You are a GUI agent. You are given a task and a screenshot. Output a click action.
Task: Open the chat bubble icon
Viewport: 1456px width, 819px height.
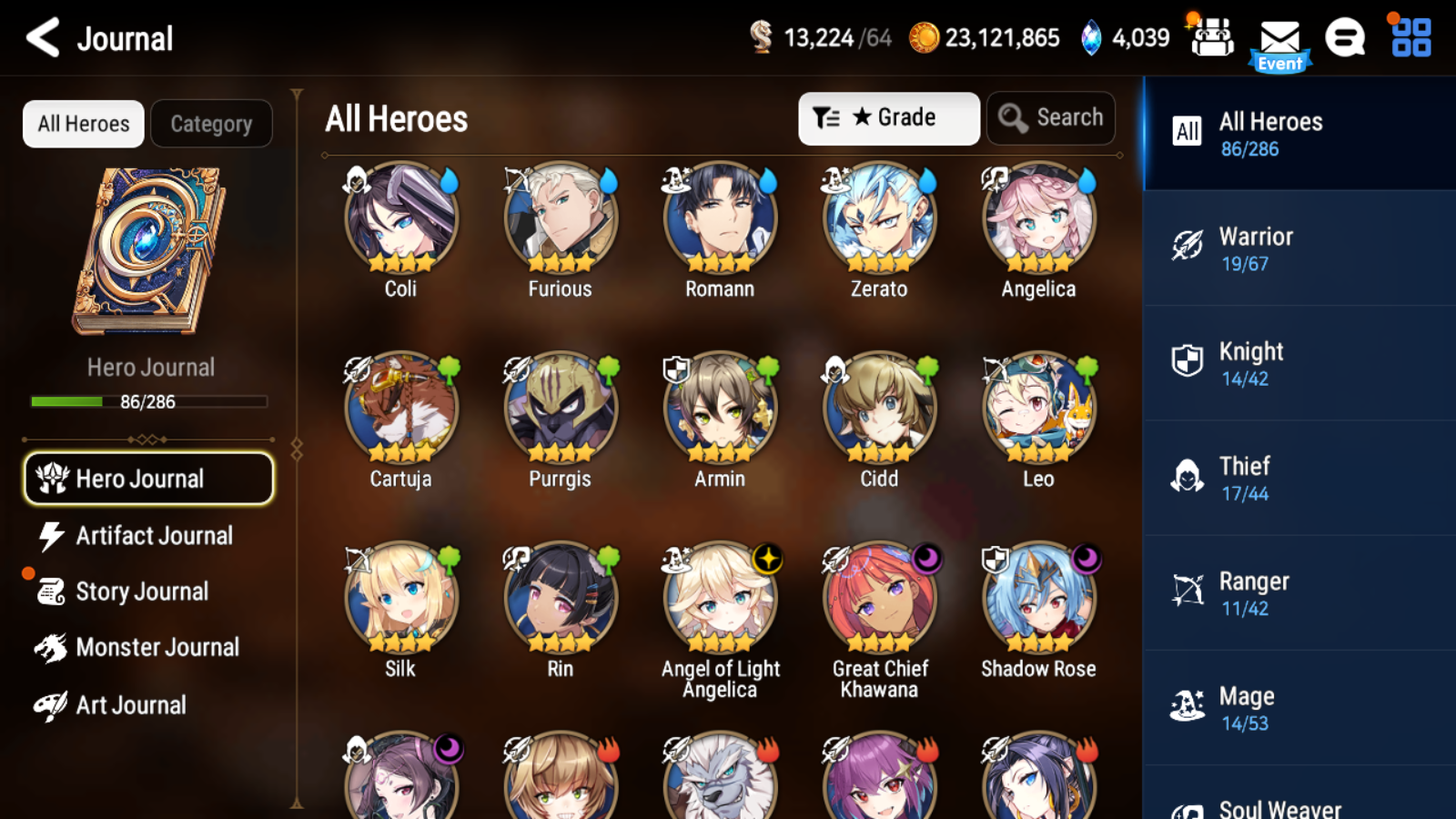[1344, 38]
